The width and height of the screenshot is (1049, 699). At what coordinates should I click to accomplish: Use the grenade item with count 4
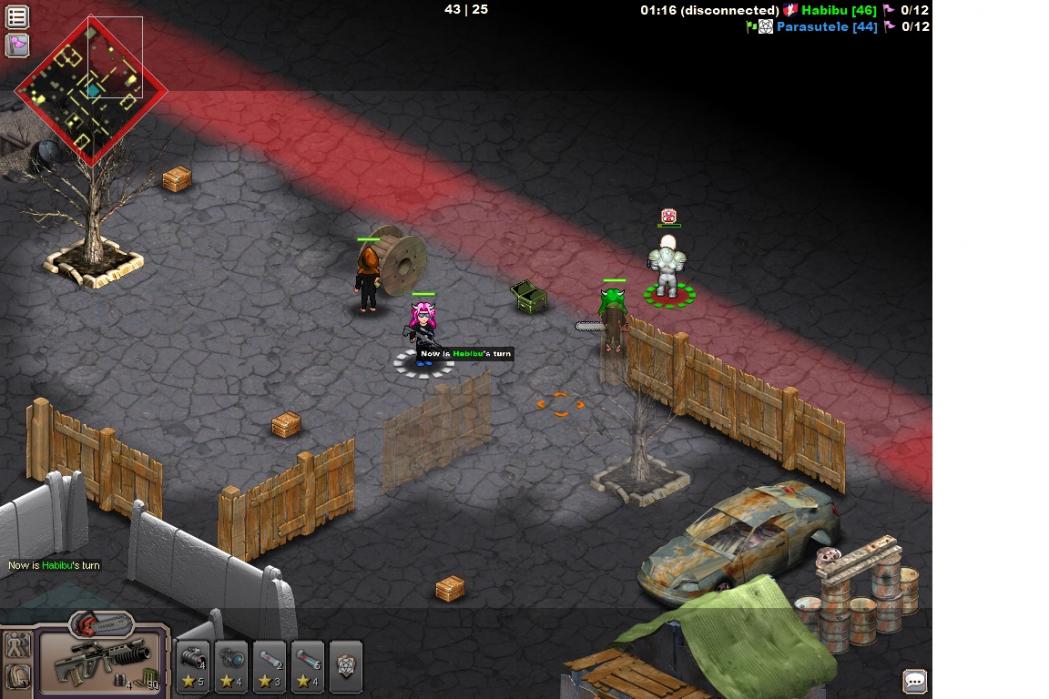(193, 666)
